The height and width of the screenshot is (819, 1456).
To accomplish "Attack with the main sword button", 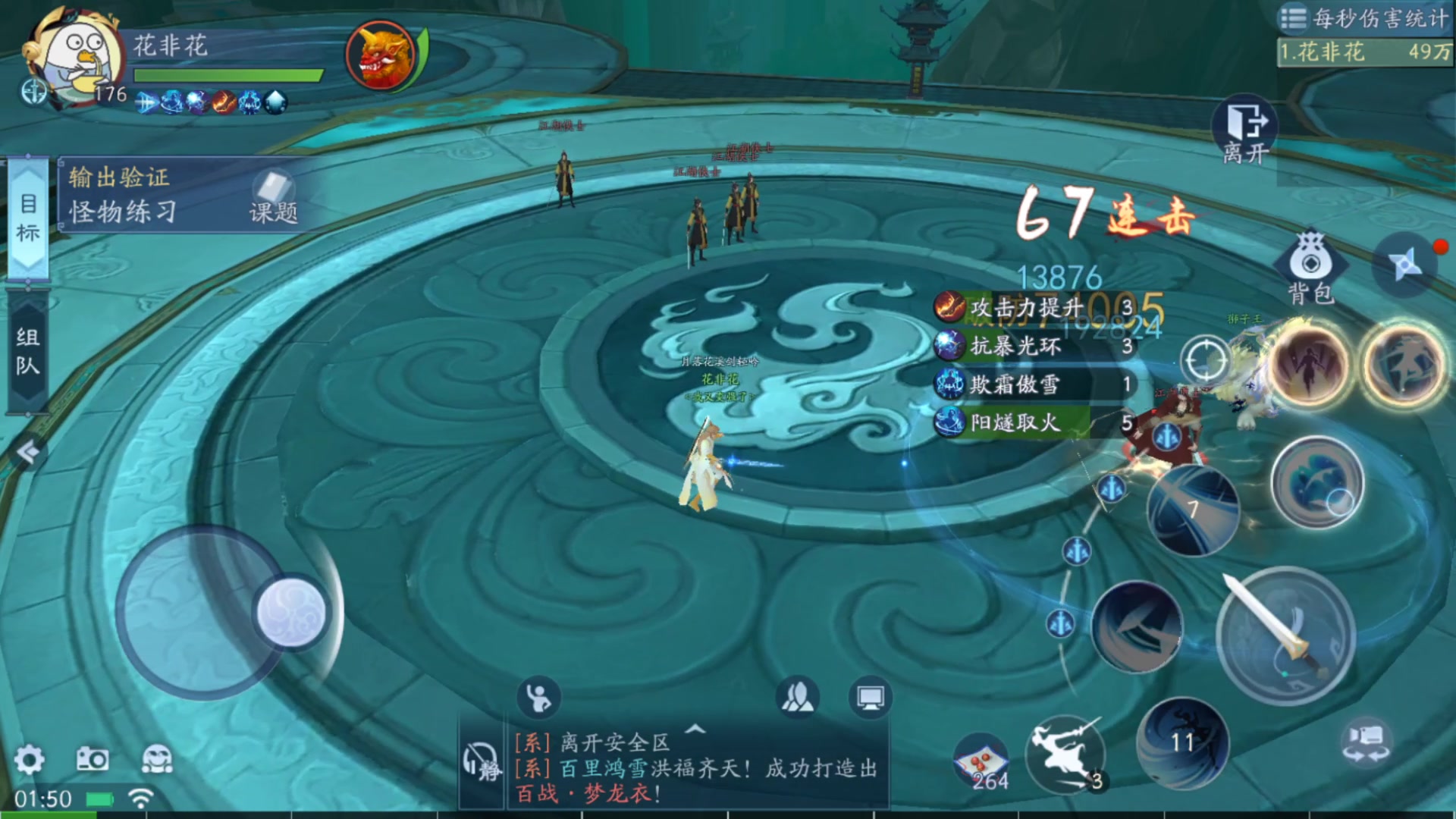I will tap(1285, 635).
